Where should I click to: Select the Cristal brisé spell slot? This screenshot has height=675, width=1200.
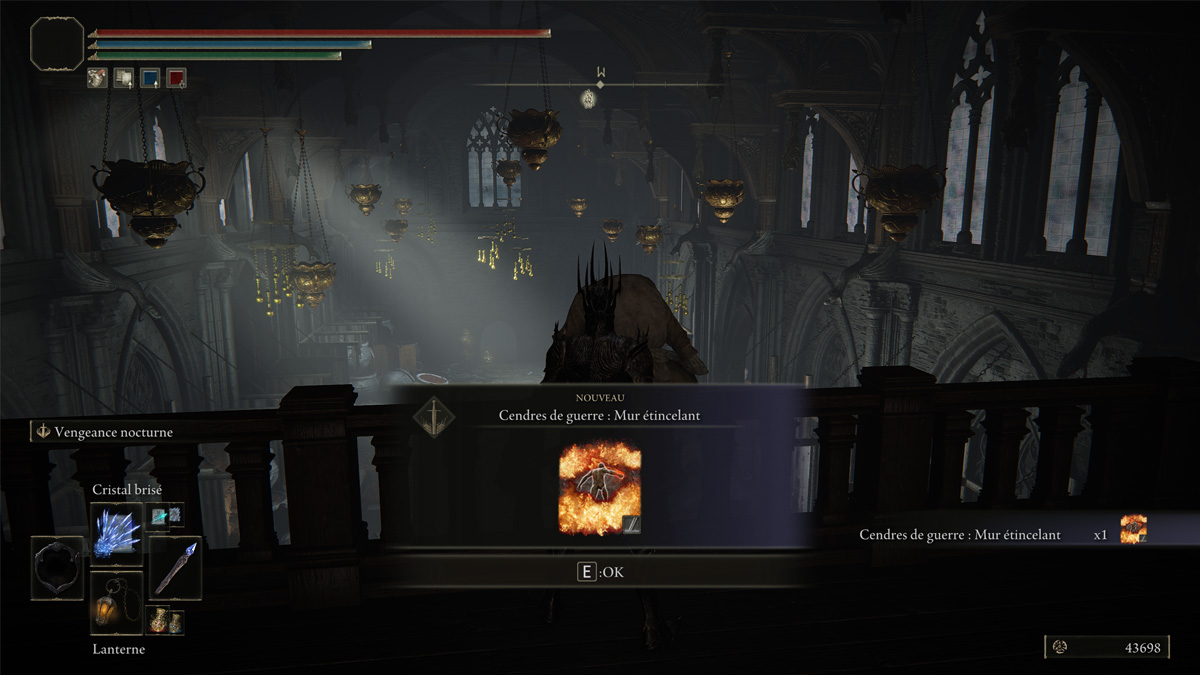pos(116,534)
